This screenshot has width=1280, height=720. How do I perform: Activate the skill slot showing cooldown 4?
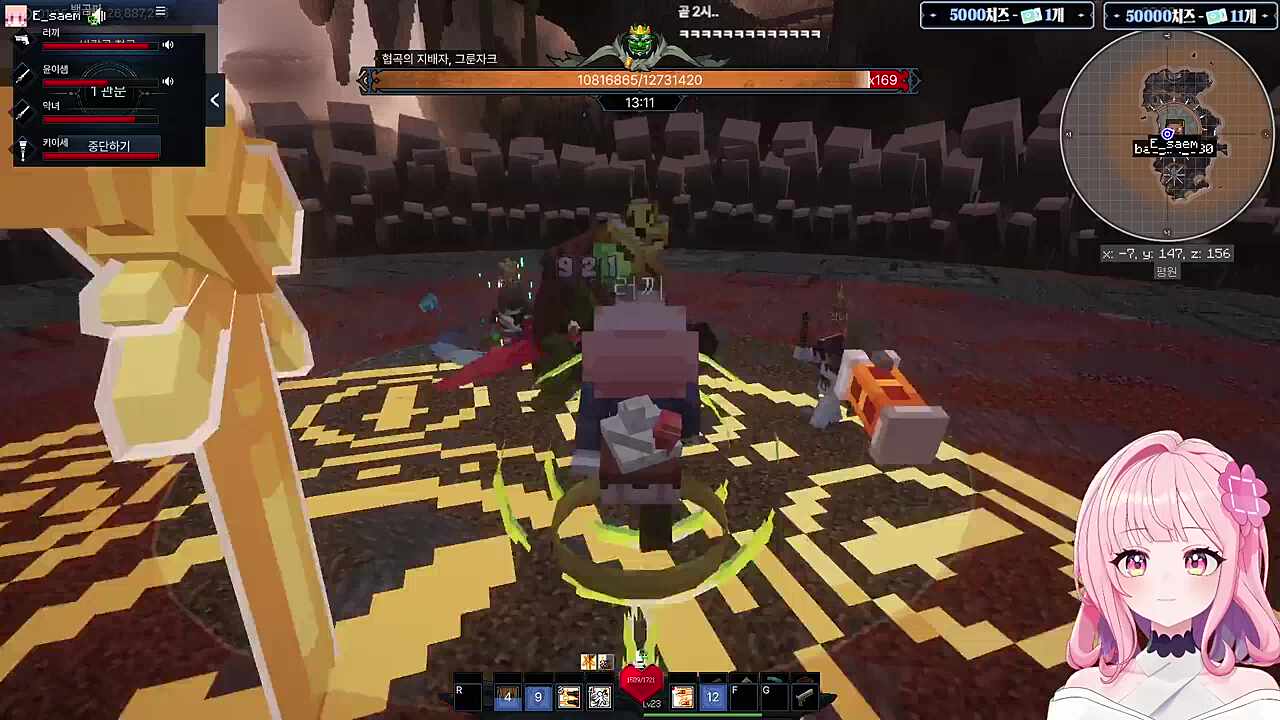click(507, 697)
